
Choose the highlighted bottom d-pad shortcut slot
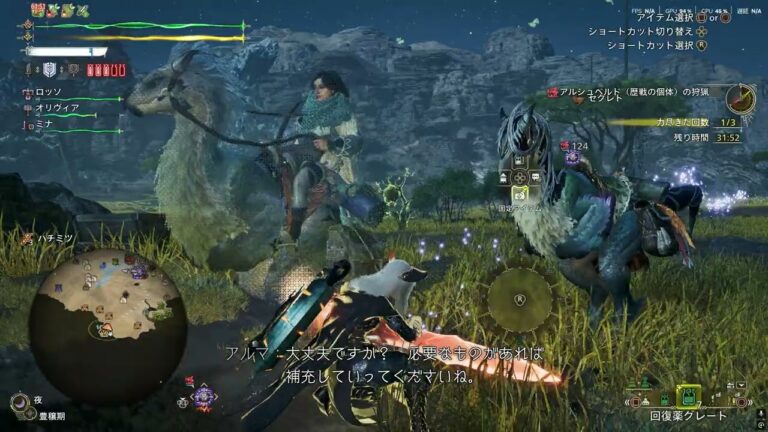click(519, 194)
